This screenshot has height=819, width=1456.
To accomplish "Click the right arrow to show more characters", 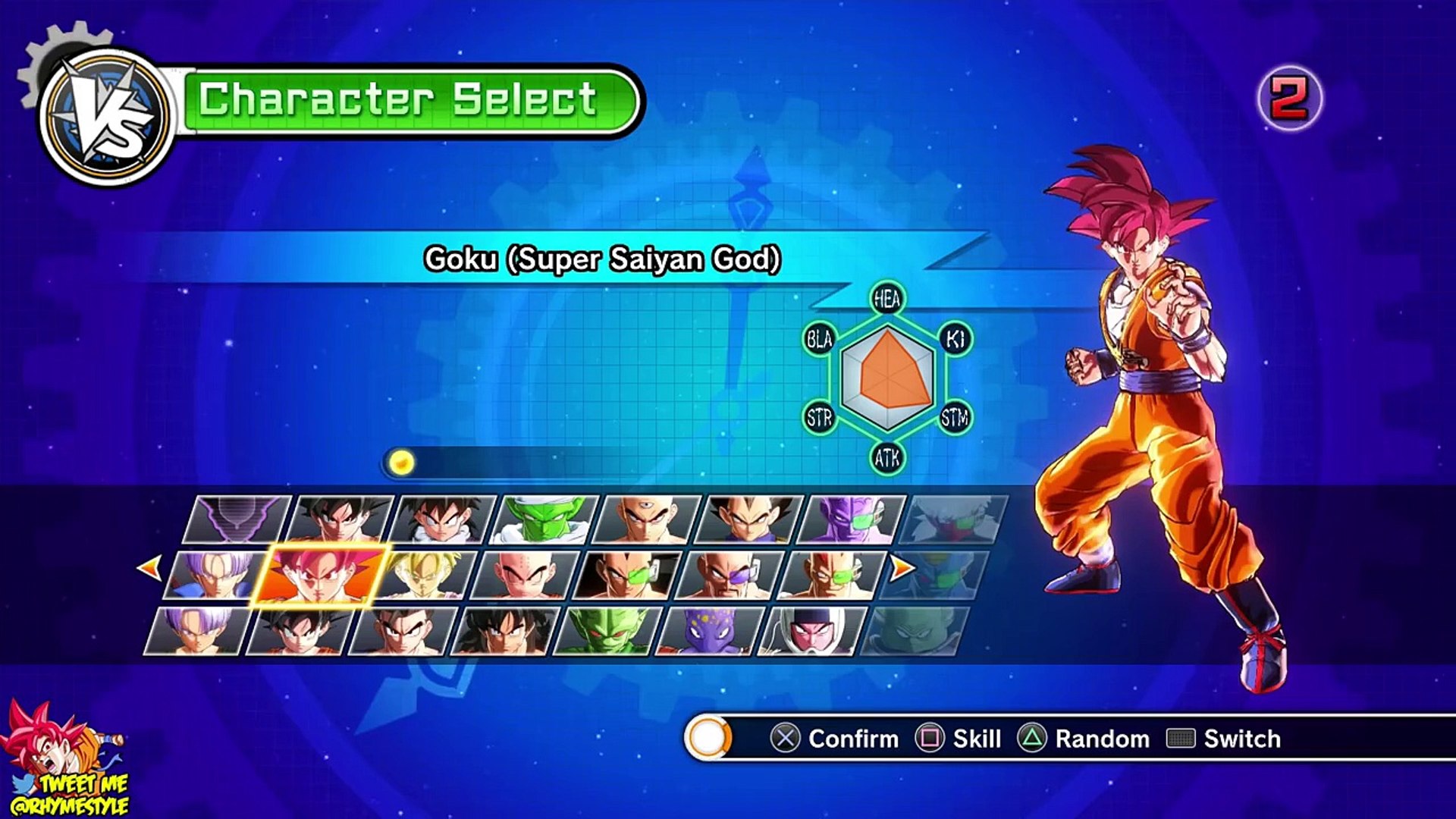I will [x=902, y=567].
